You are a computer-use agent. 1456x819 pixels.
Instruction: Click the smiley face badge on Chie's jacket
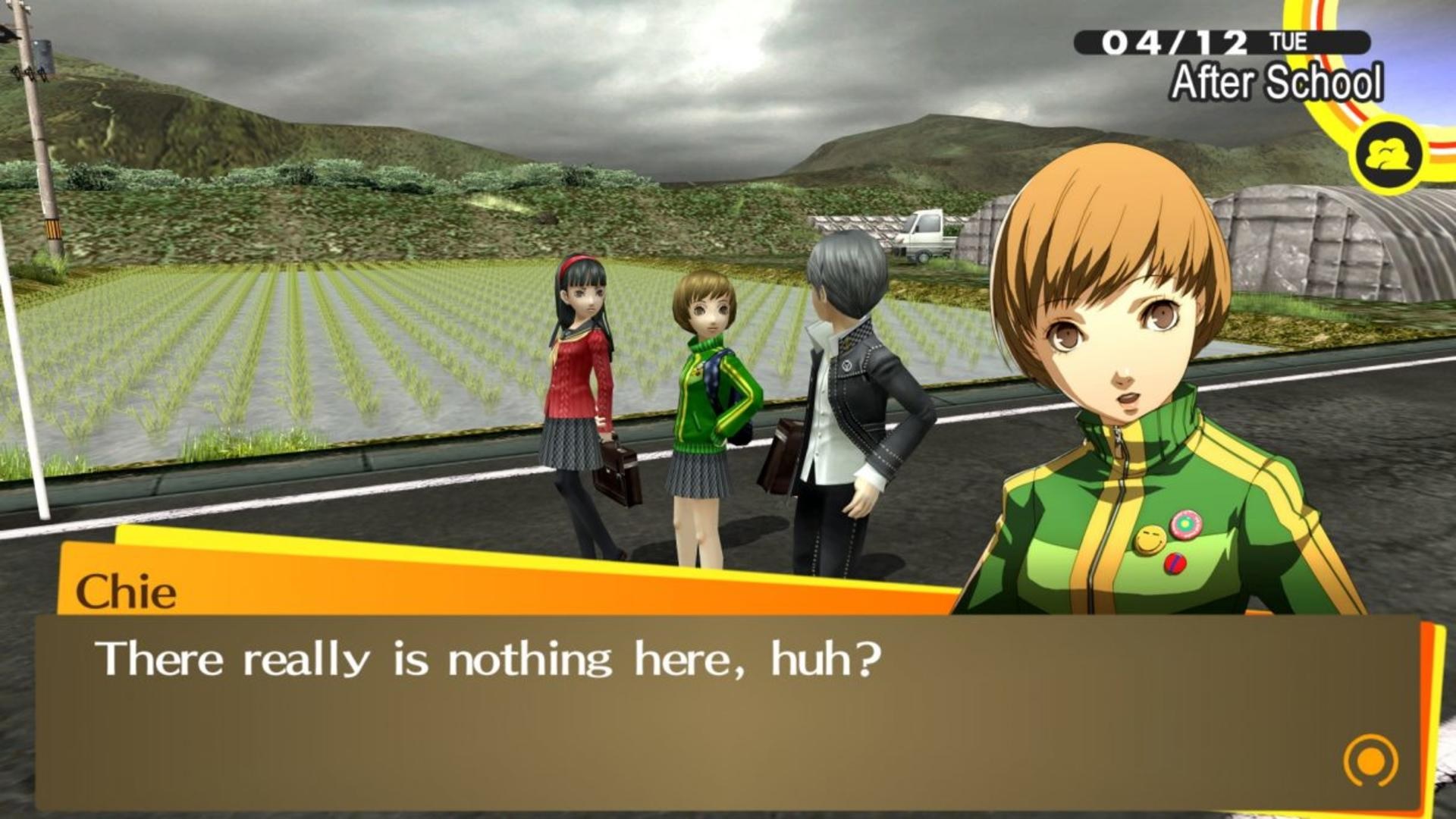(1150, 540)
